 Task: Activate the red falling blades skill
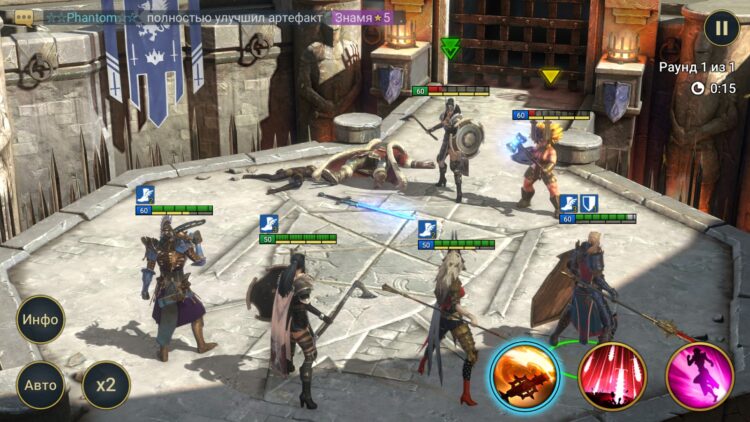point(612,376)
